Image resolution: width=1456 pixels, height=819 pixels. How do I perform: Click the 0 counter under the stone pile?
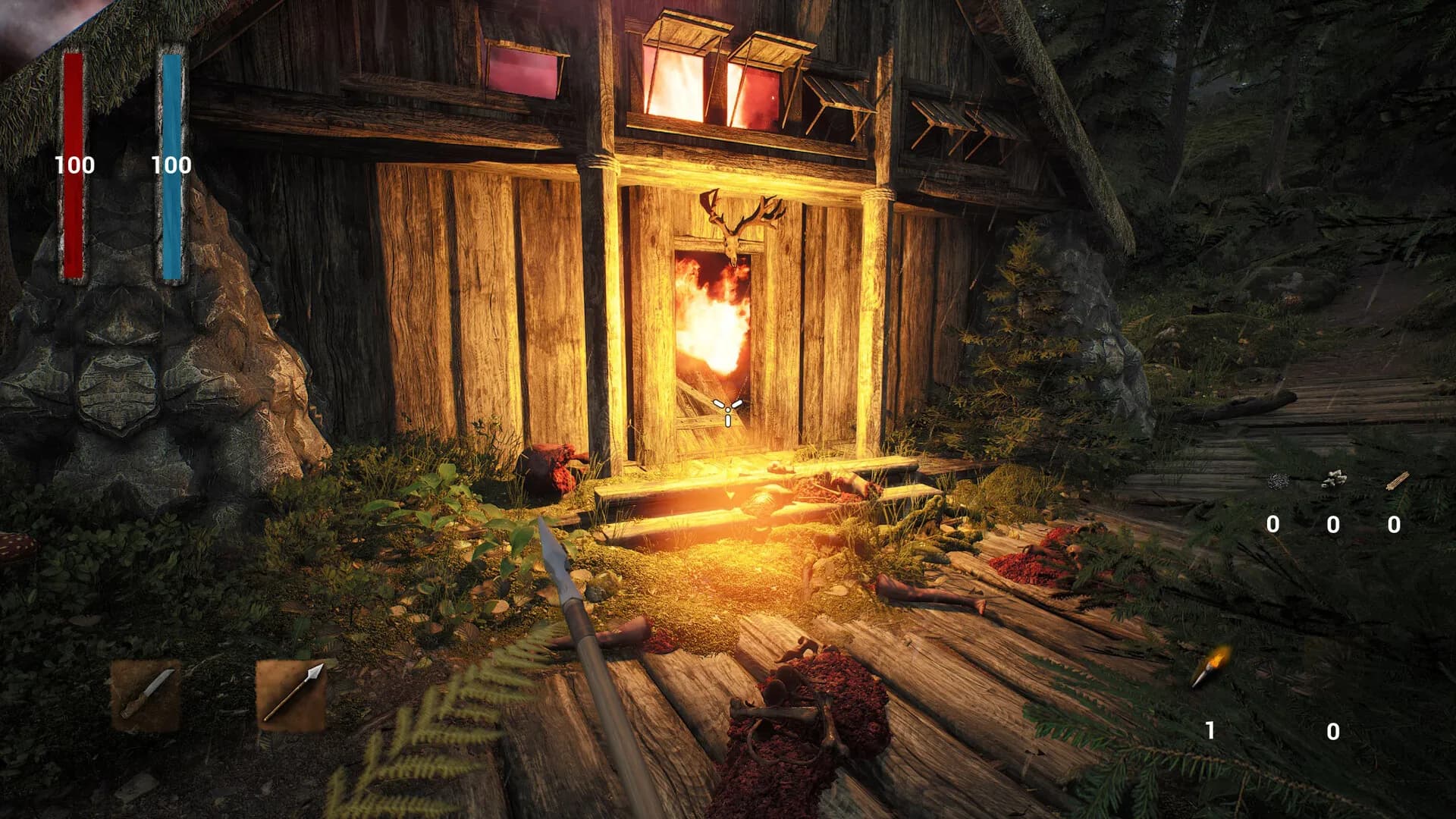[1333, 523]
